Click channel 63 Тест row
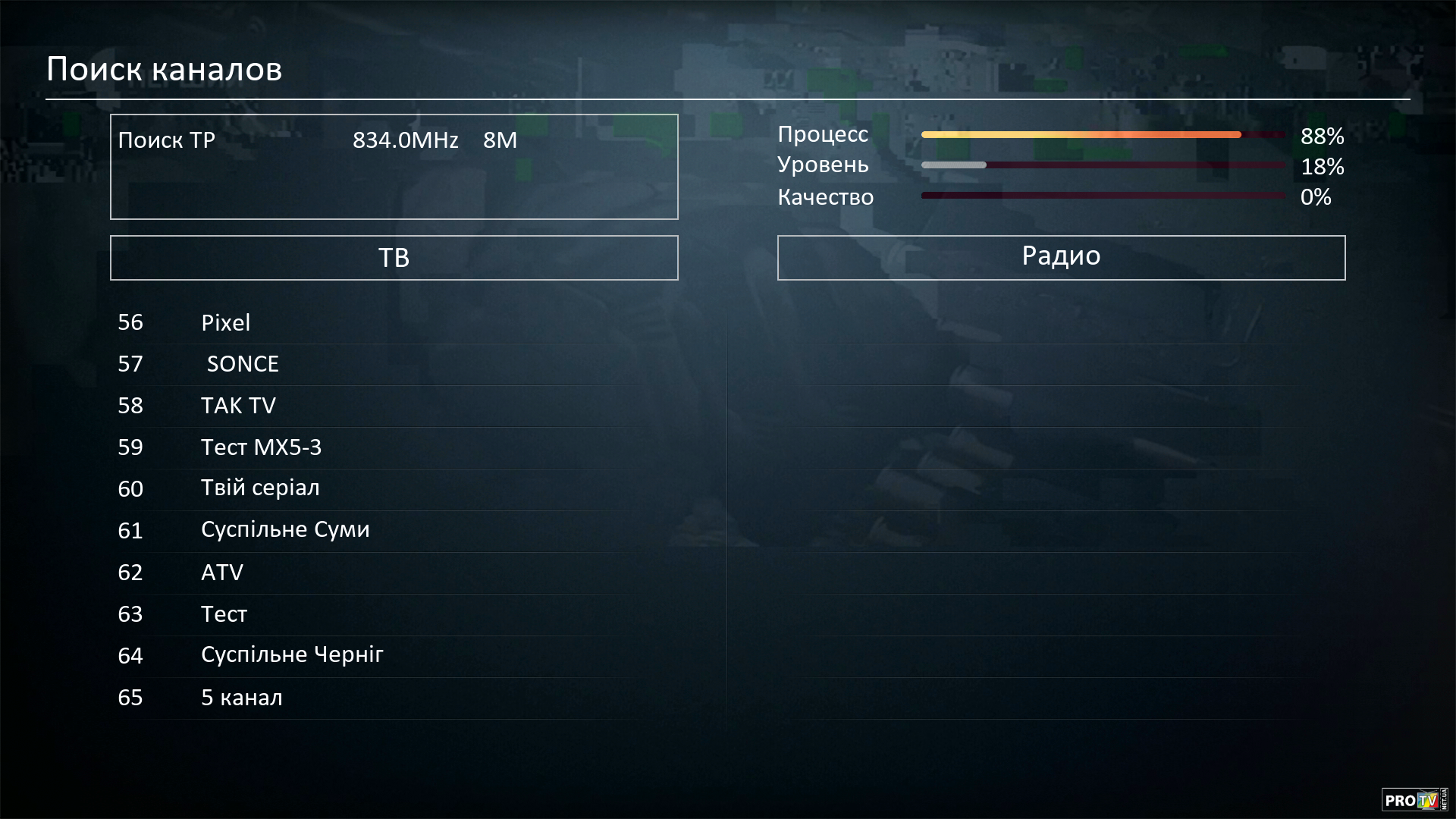 click(224, 613)
